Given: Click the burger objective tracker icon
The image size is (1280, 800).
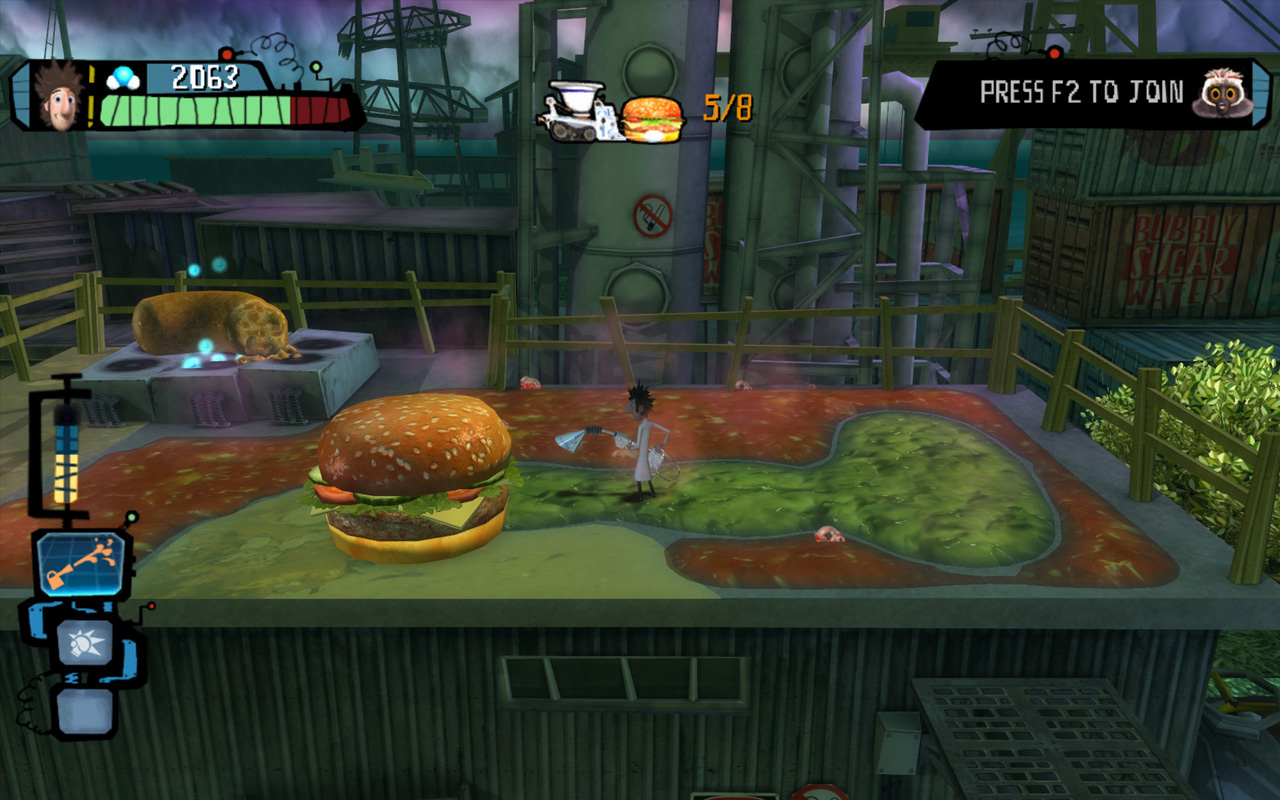Looking at the screenshot, I should tap(652, 119).
